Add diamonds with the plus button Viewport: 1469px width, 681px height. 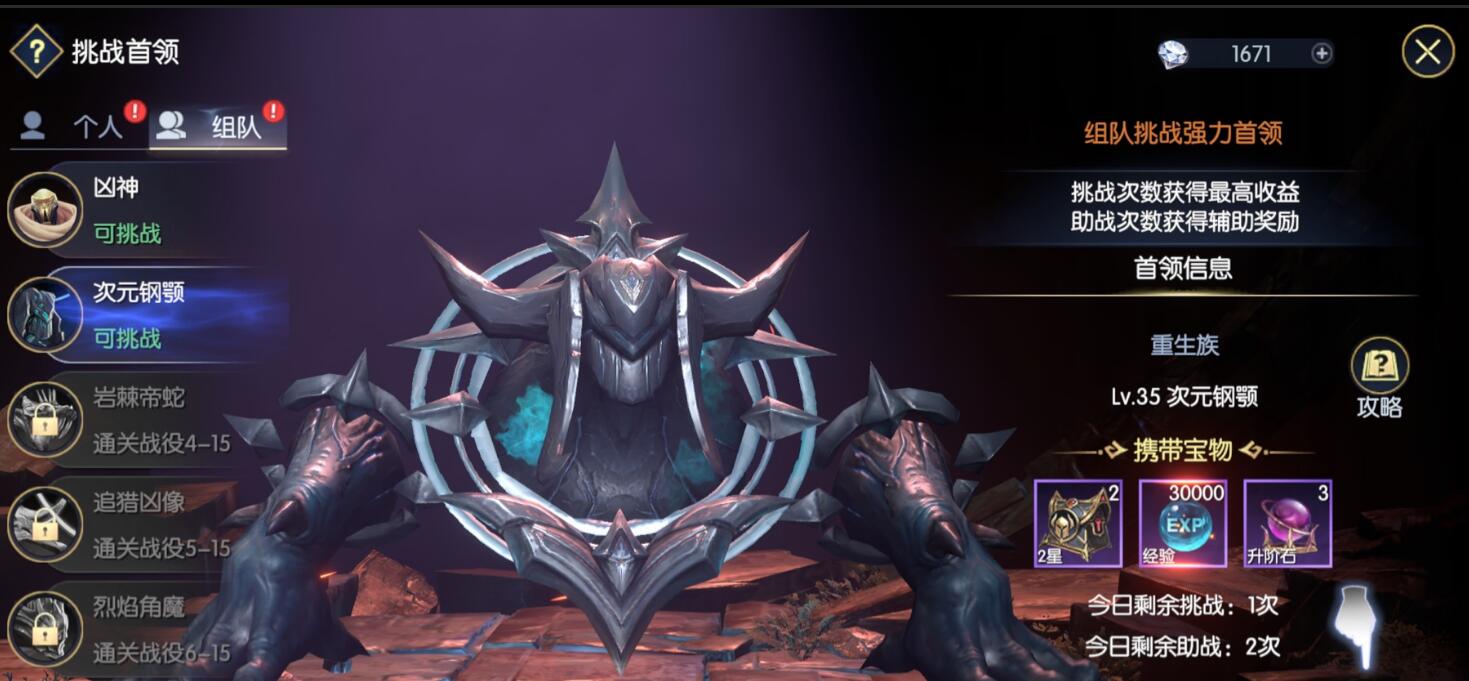click(1321, 54)
